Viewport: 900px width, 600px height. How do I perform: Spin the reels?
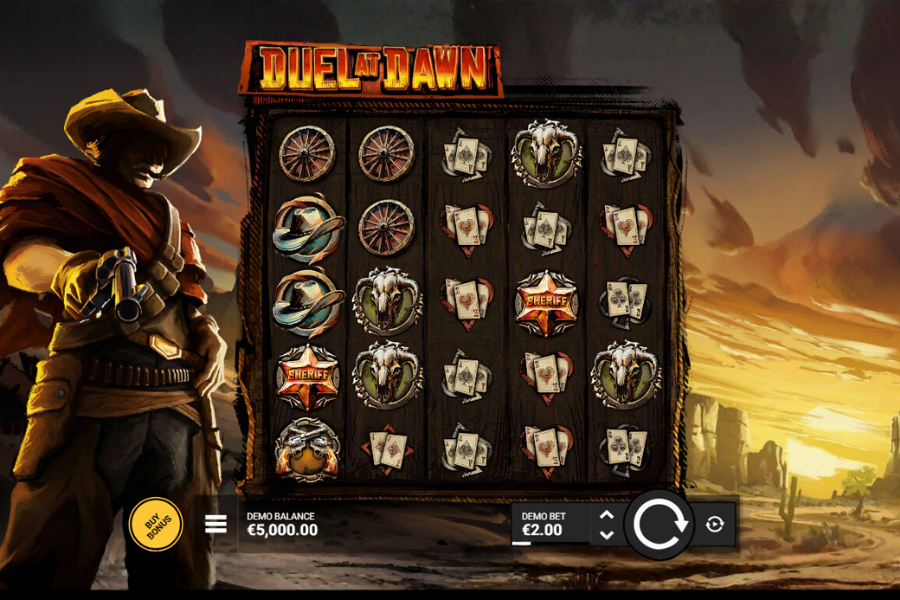[x=660, y=524]
